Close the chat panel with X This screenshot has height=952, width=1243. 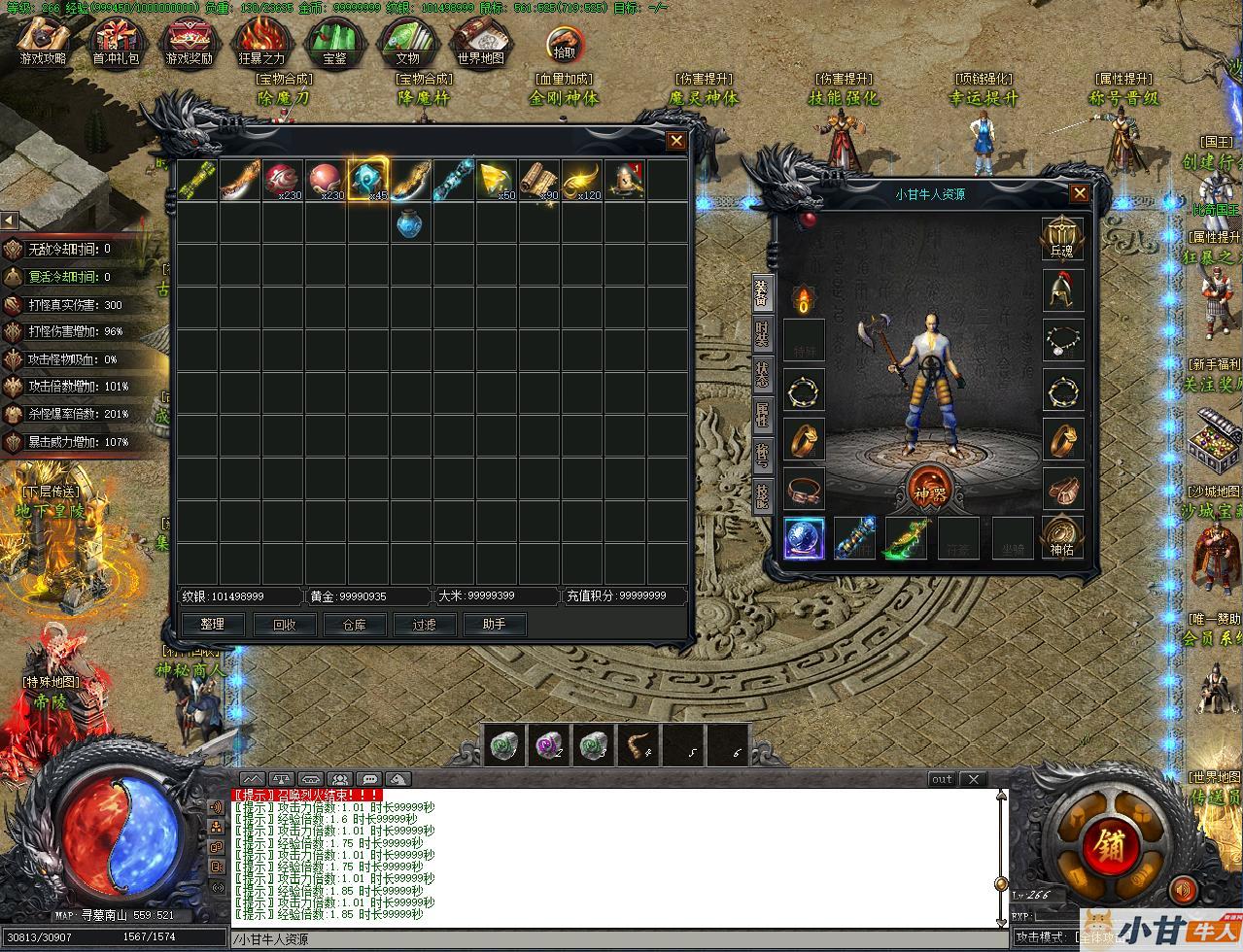973,779
